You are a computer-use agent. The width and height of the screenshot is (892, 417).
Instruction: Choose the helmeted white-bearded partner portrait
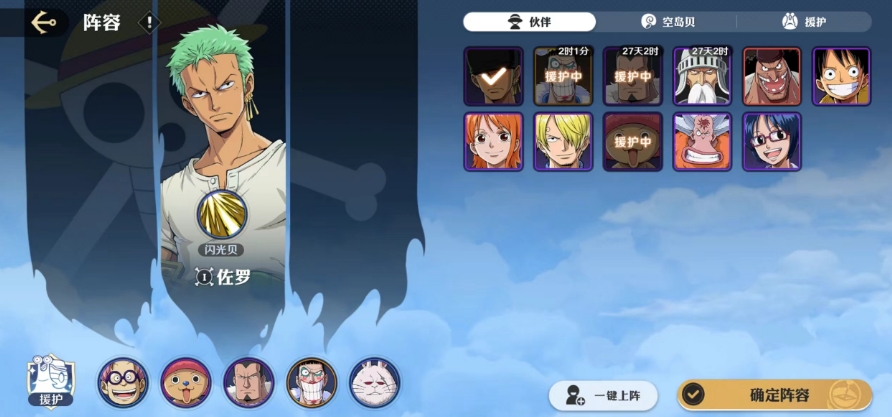702,76
